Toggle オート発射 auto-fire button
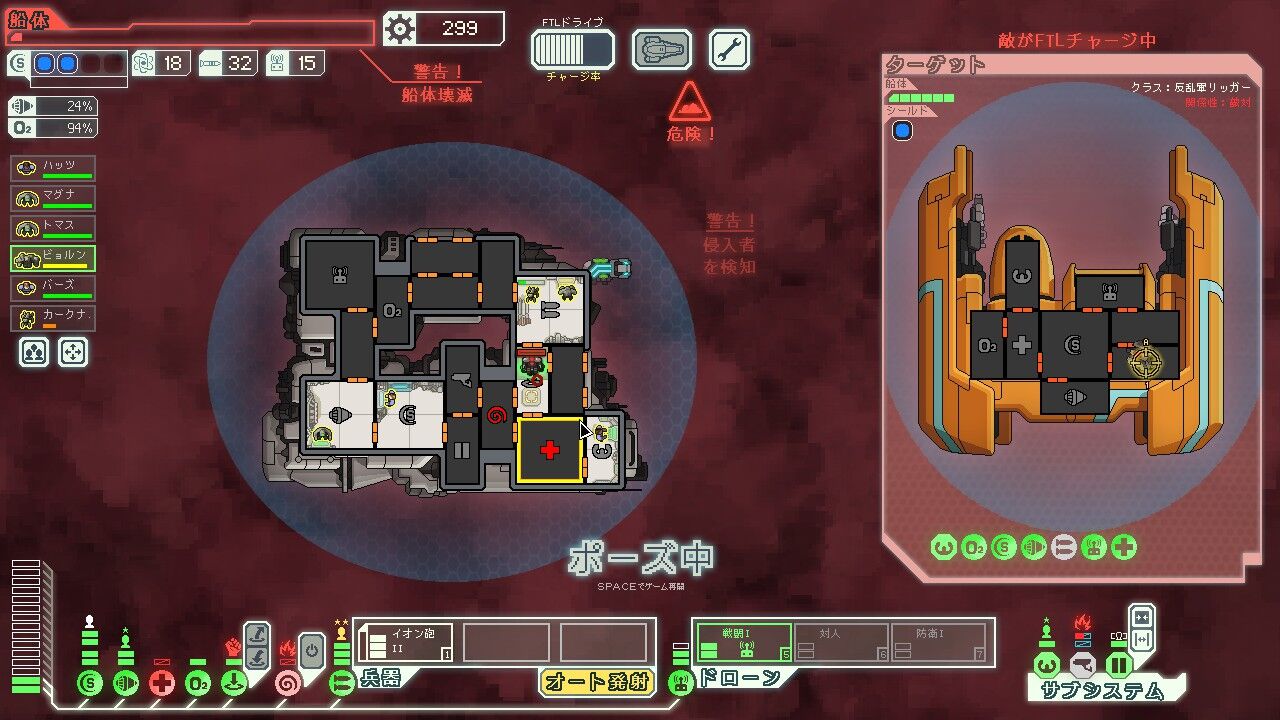 596,682
